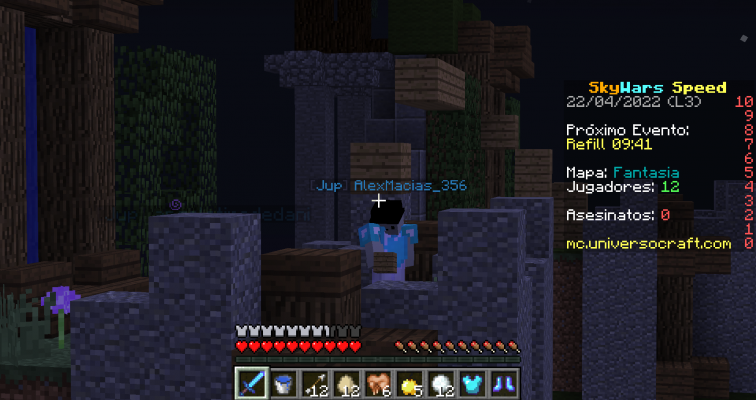The height and width of the screenshot is (400, 756).
Task: Select the diamond boots slot
Action: pos(506,383)
